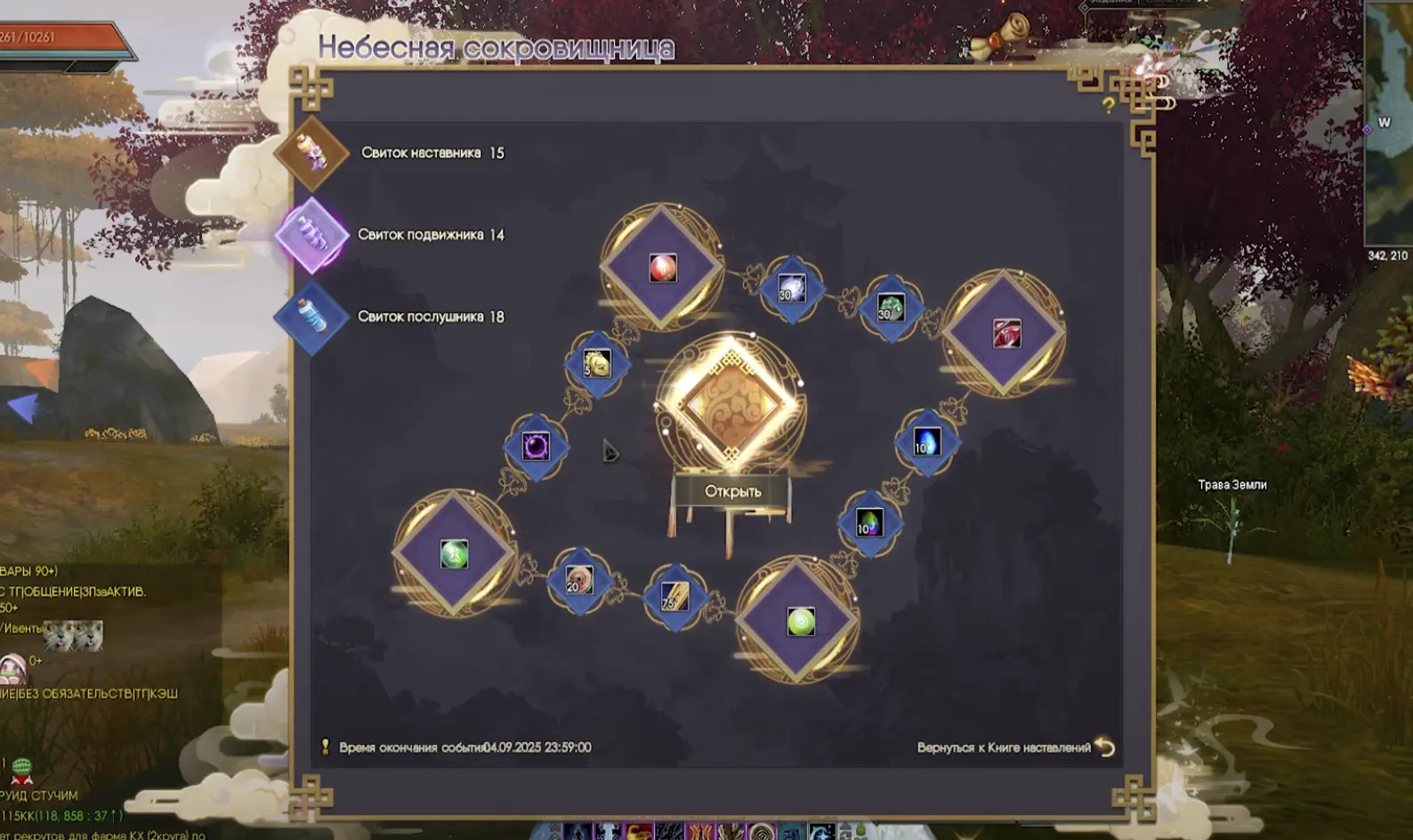Choose the blue flame reward with 10

coord(926,442)
